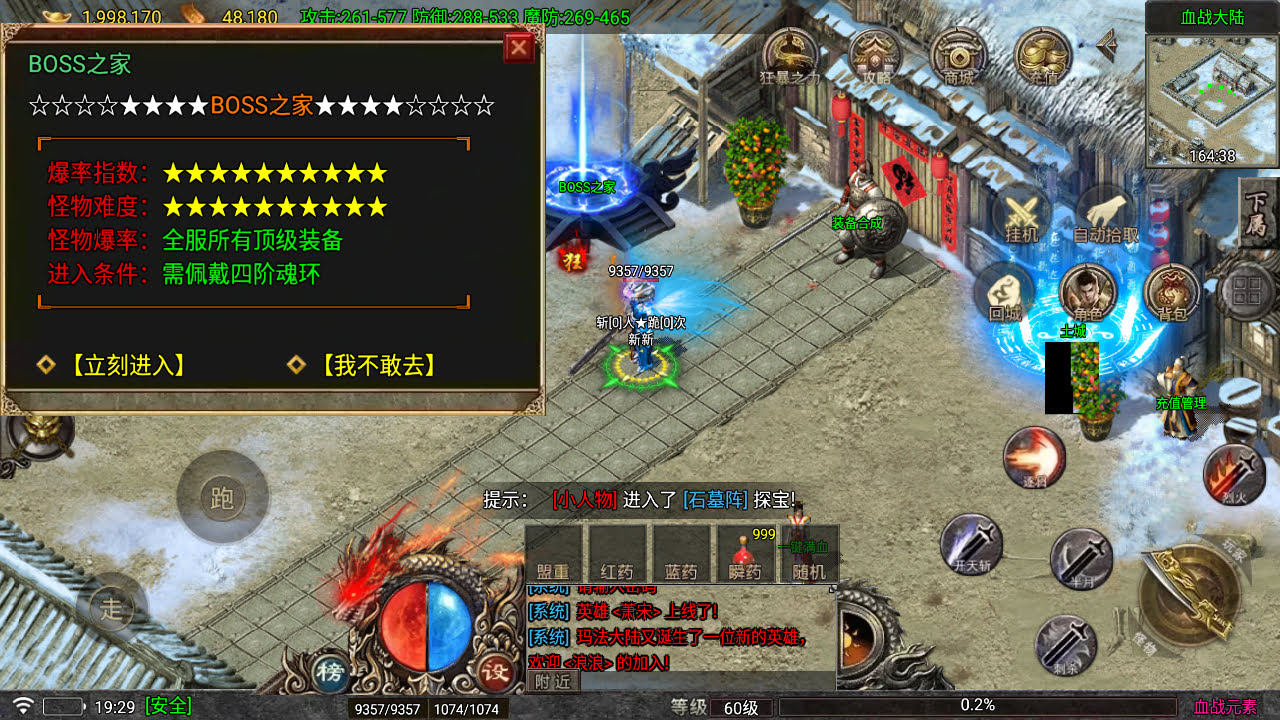Image resolution: width=1280 pixels, height=720 pixels.
Task: Close the BOSS之家 dialog window
Action: (x=519, y=48)
